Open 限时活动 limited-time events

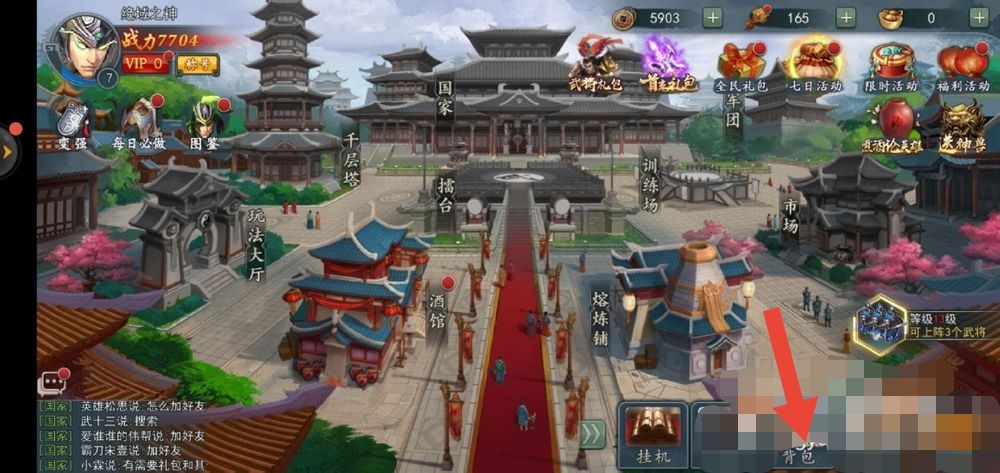pyautogui.click(x=889, y=63)
